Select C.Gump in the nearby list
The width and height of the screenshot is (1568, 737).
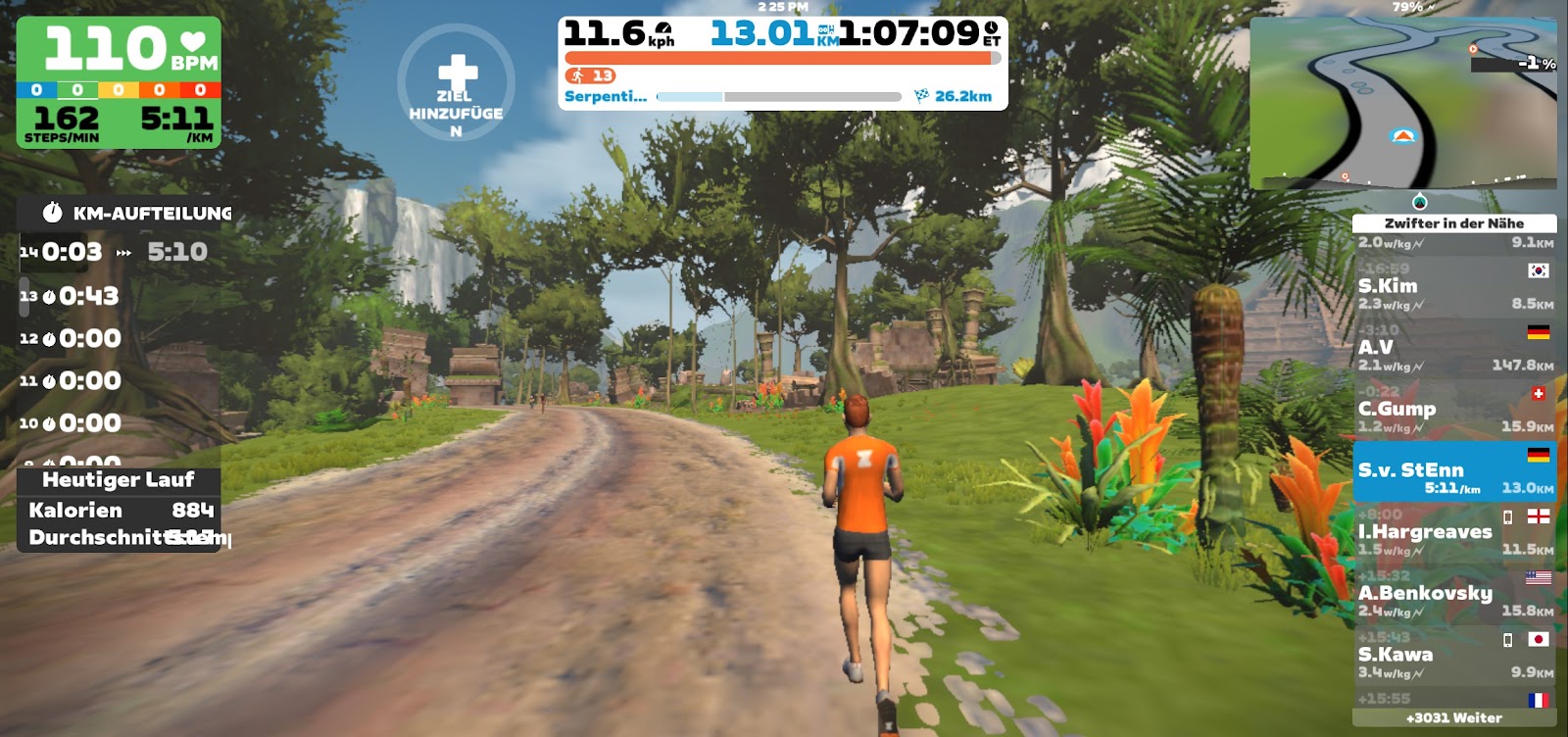(x=1453, y=409)
